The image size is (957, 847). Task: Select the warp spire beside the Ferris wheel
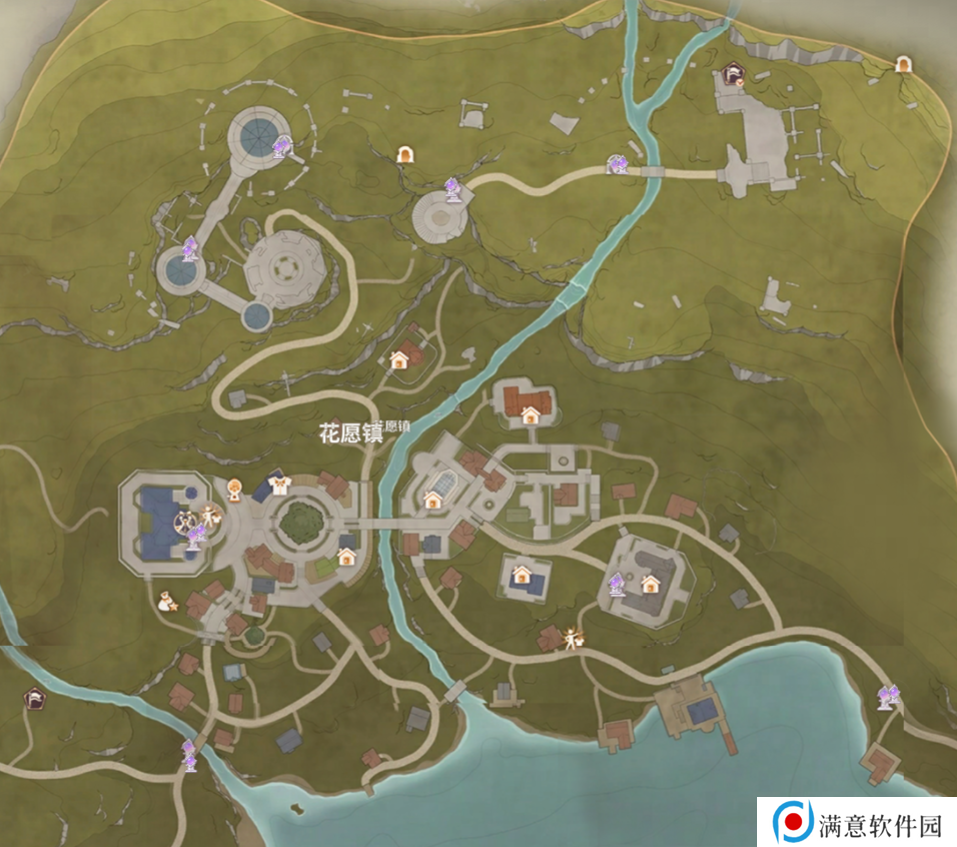tap(196, 538)
